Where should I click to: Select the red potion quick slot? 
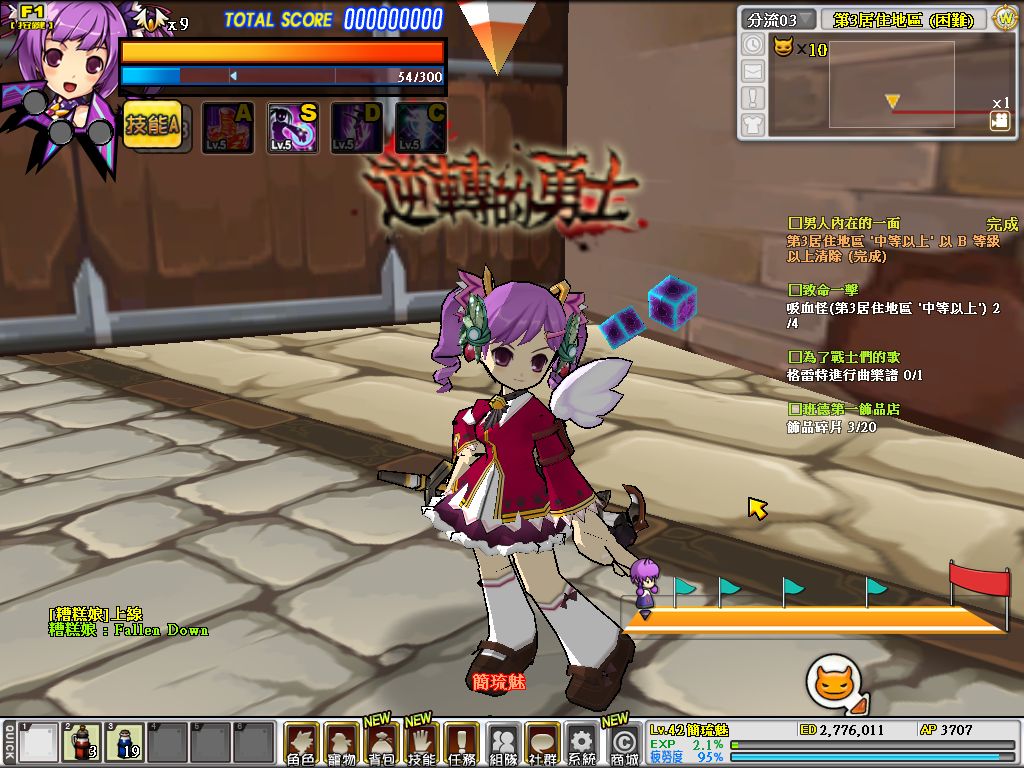[x=82, y=743]
